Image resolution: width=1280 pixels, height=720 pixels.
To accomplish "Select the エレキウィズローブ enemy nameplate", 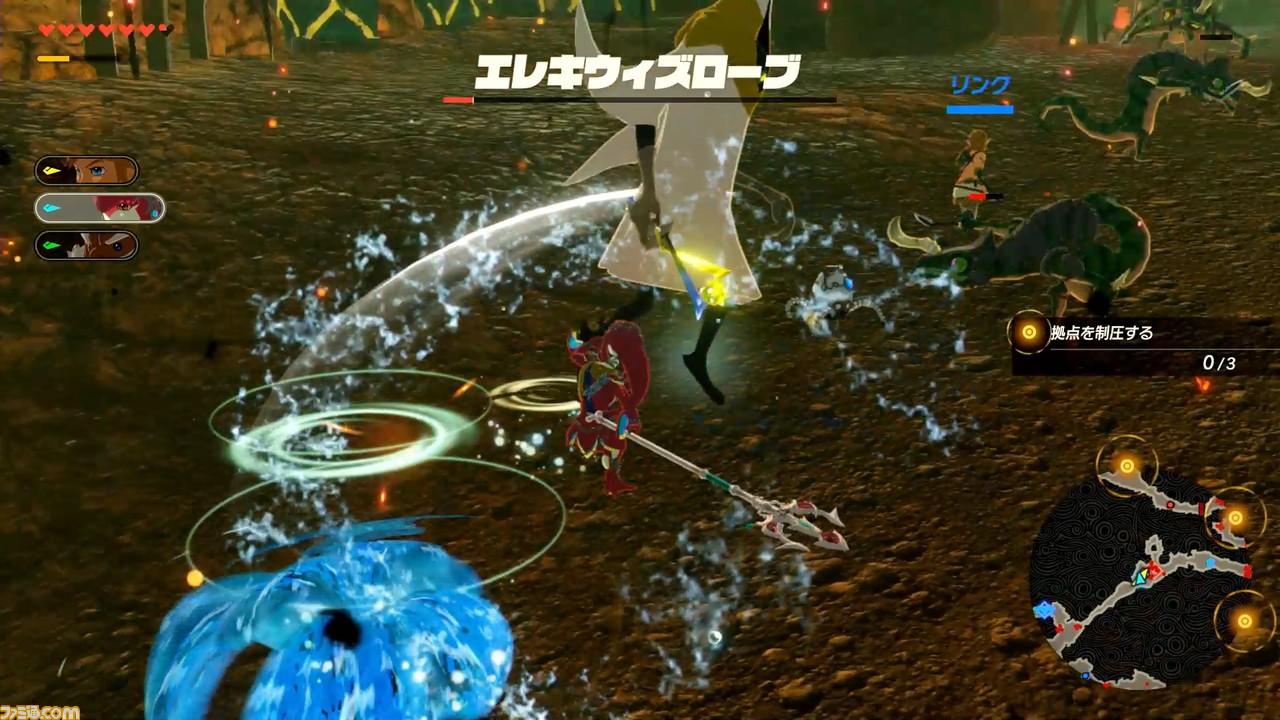I will tap(640, 72).
